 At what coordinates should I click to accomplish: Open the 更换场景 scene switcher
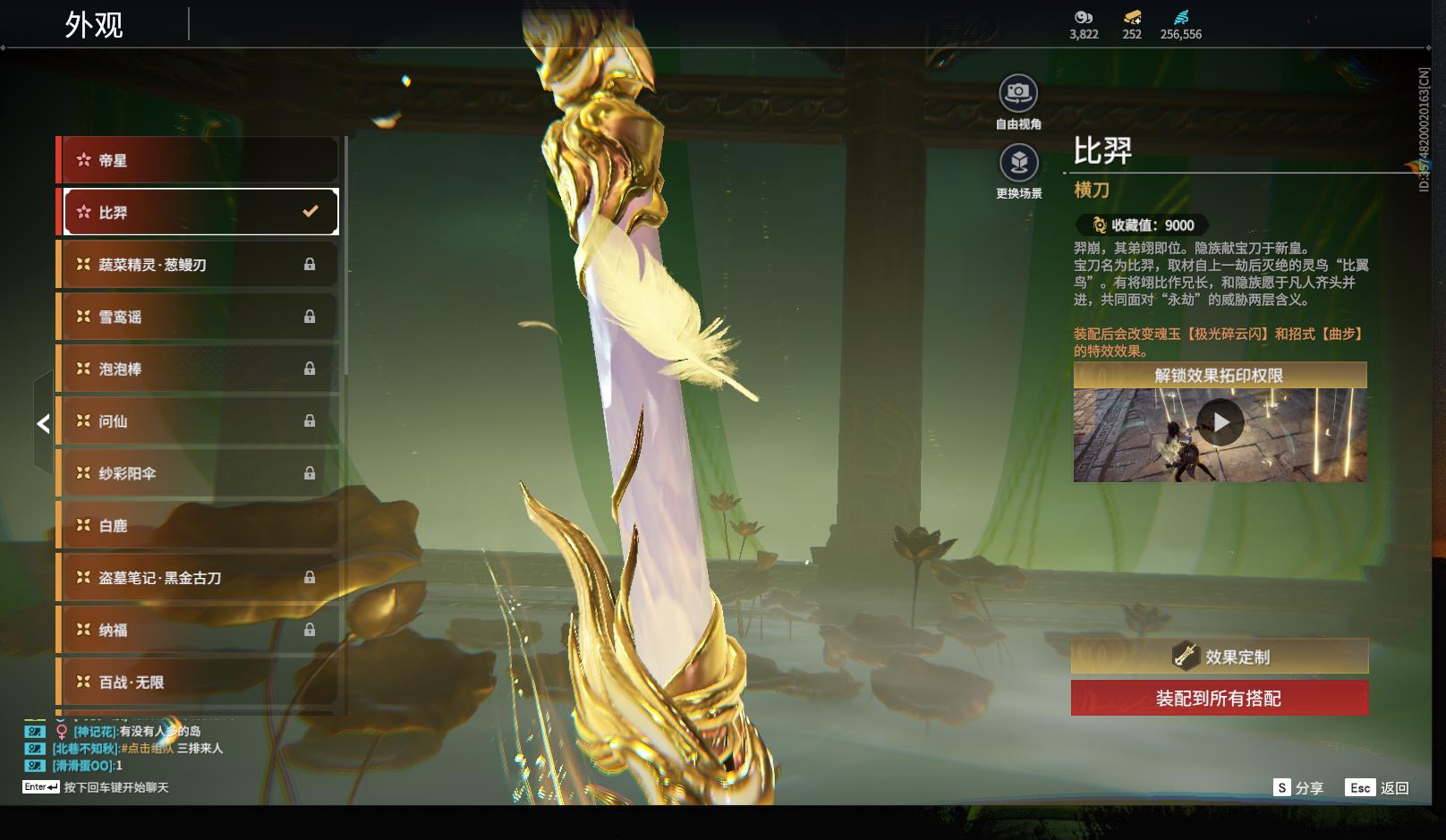1018,164
